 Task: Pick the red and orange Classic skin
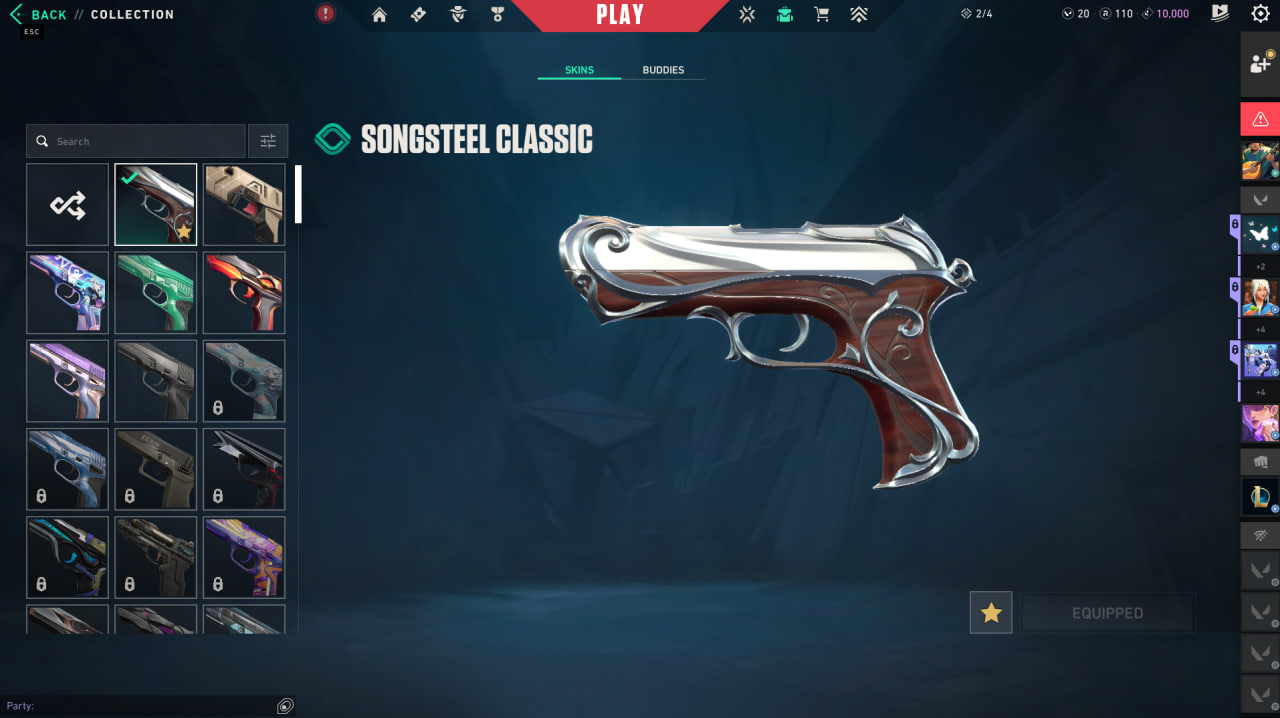click(244, 292)
